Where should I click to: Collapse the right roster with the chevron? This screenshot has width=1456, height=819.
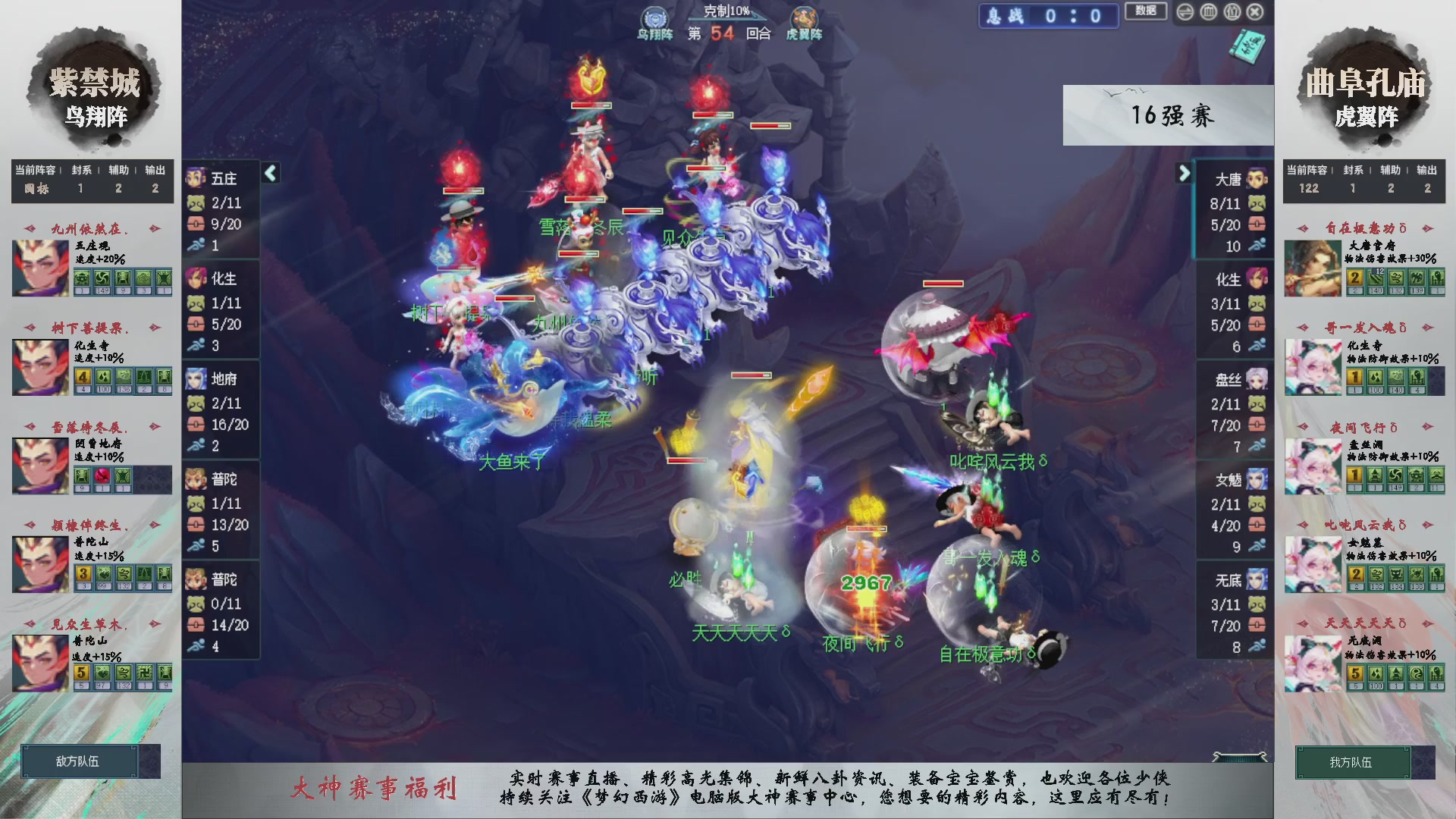click(1185, 173)
